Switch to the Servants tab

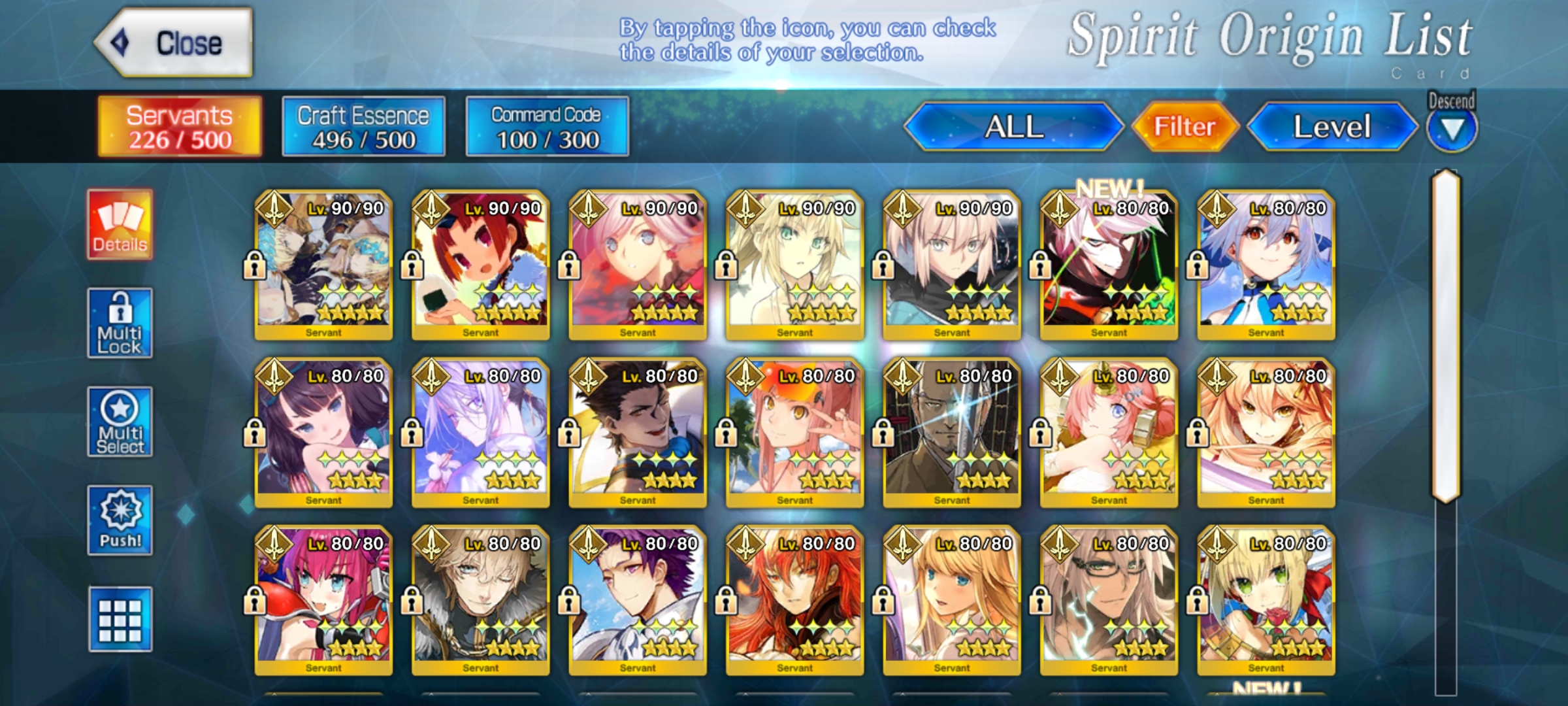tap(180, 127)
